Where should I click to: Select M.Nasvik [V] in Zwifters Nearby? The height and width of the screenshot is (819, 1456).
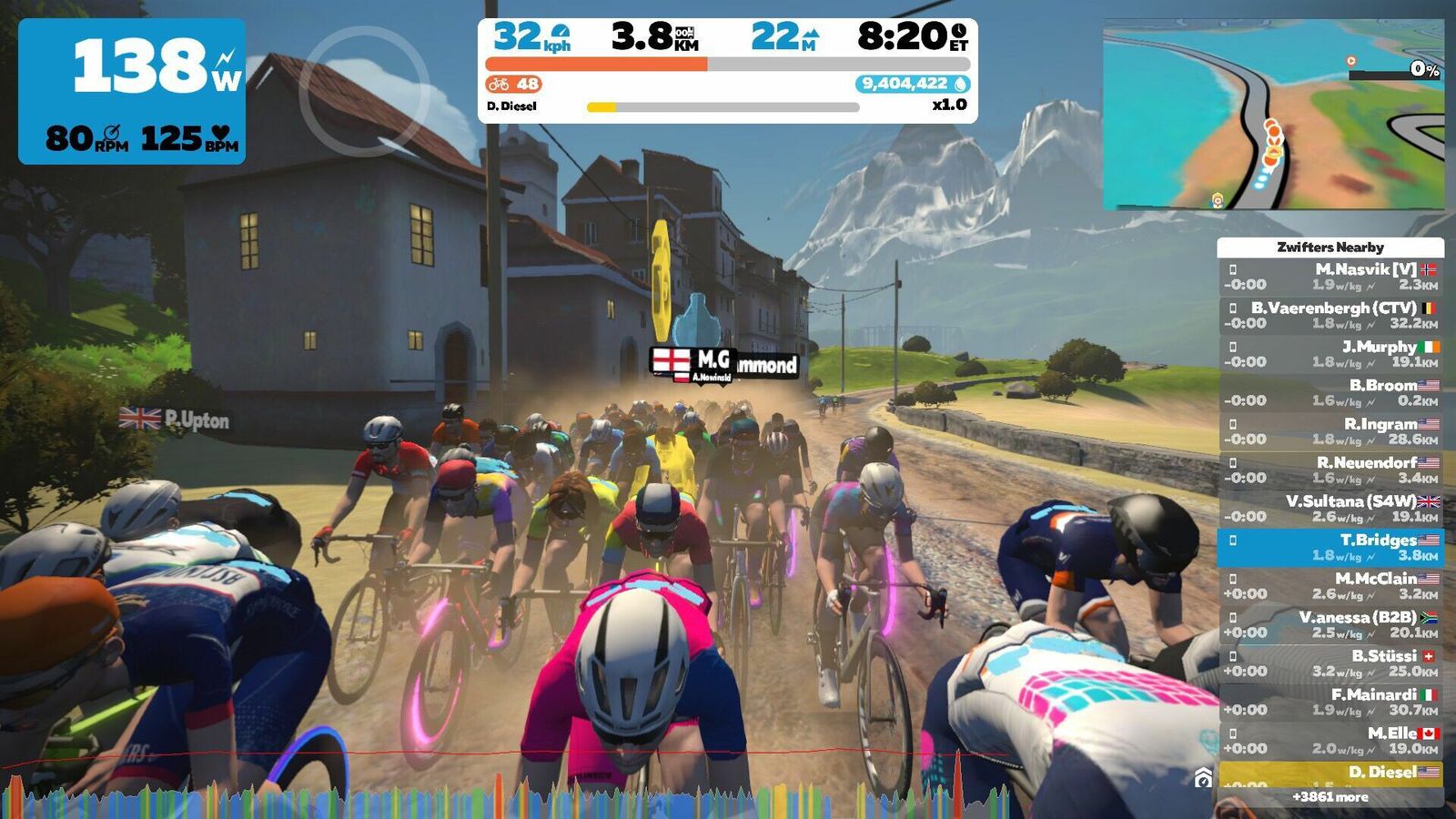click(1330, 277)
